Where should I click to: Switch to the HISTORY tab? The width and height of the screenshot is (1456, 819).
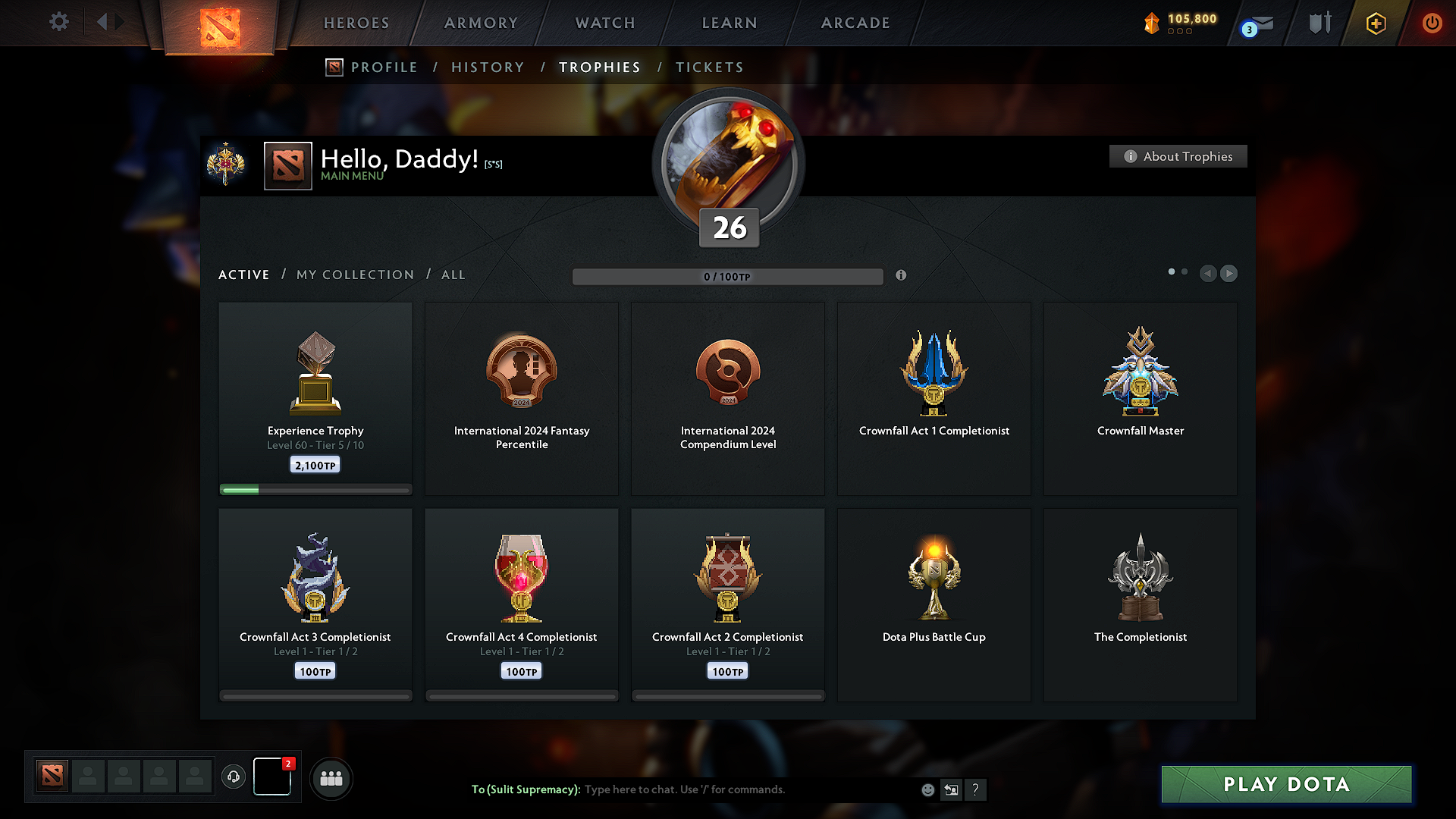tap(488, 67)
